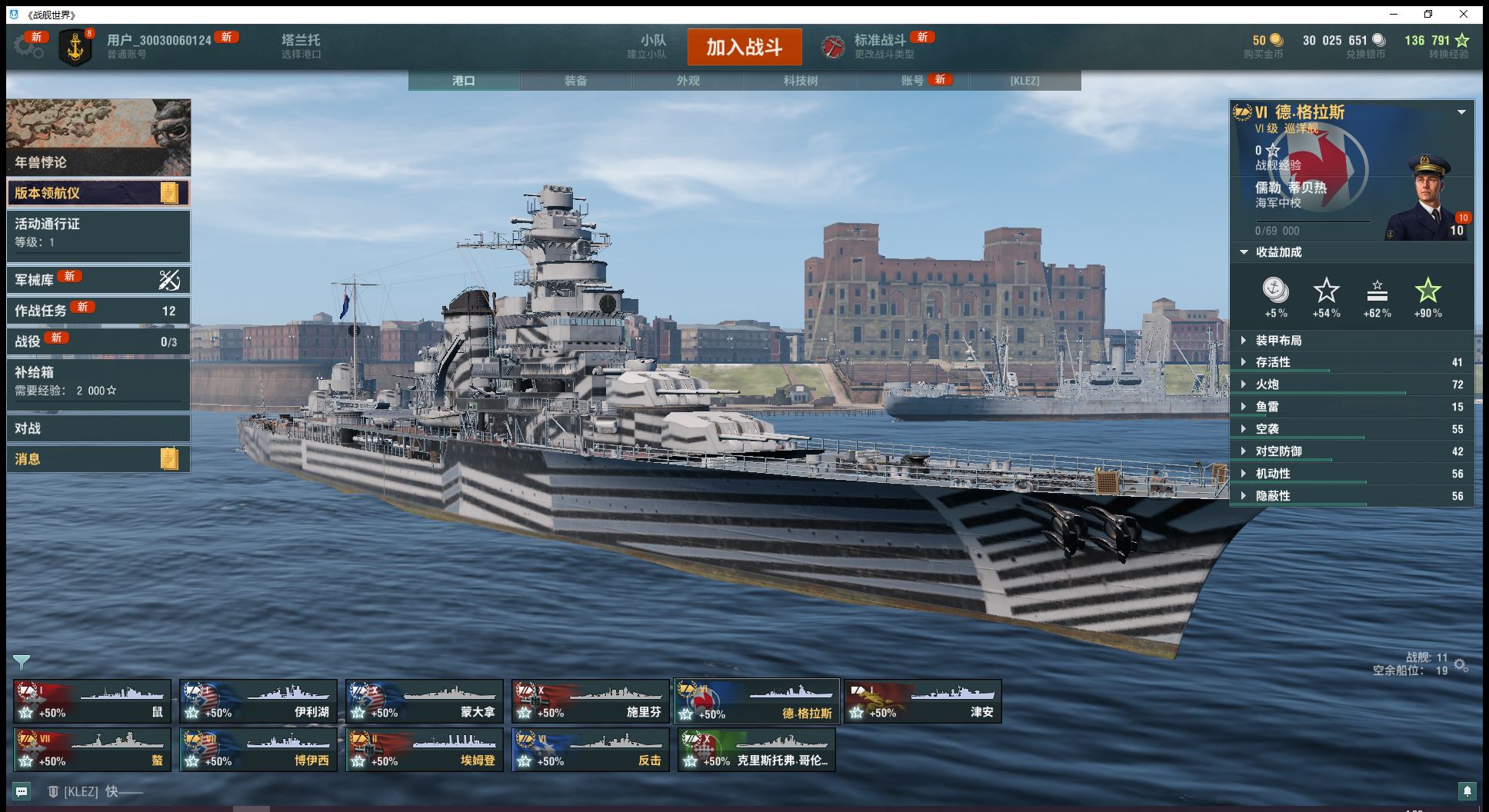The height and width of the screenshot is (812, 1489).
Task: Select the 蒙大拿 ship in carousel
Action: tap(424, 701)
